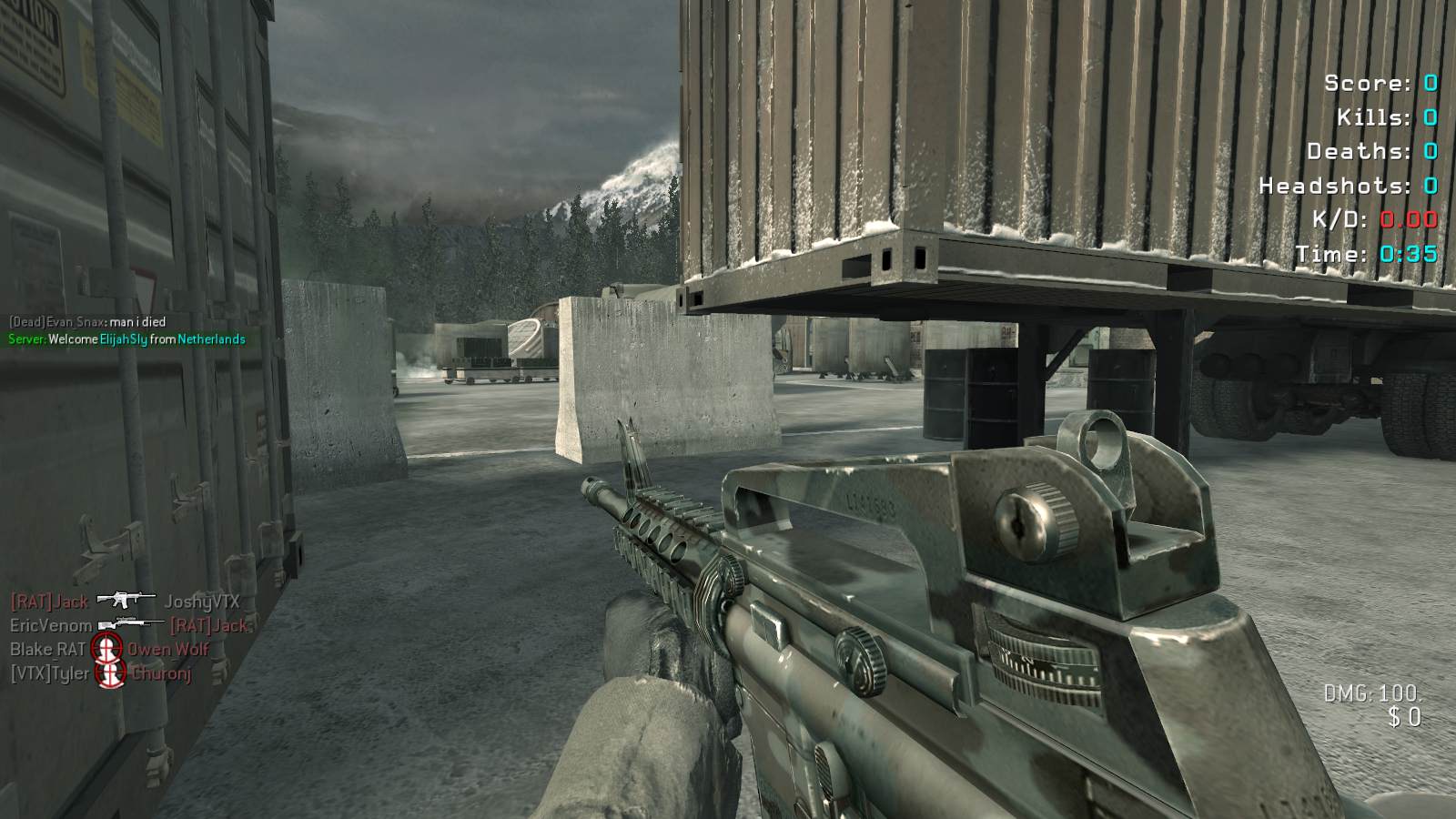Select the sniper icon beside EricVenom

[131, 624]
